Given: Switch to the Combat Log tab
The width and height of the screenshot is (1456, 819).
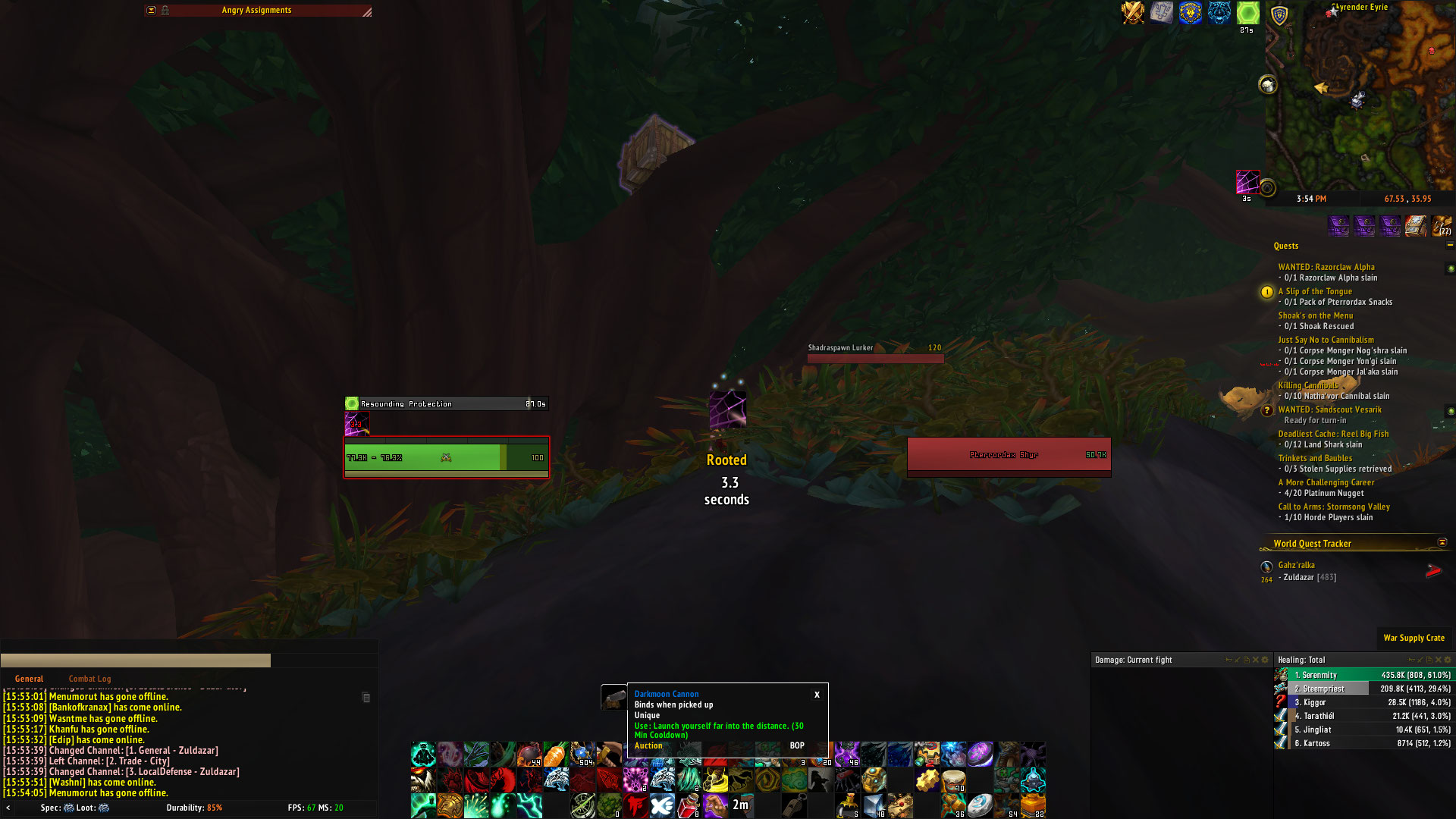Looking at the screenshot, I should tap(89, 679).
